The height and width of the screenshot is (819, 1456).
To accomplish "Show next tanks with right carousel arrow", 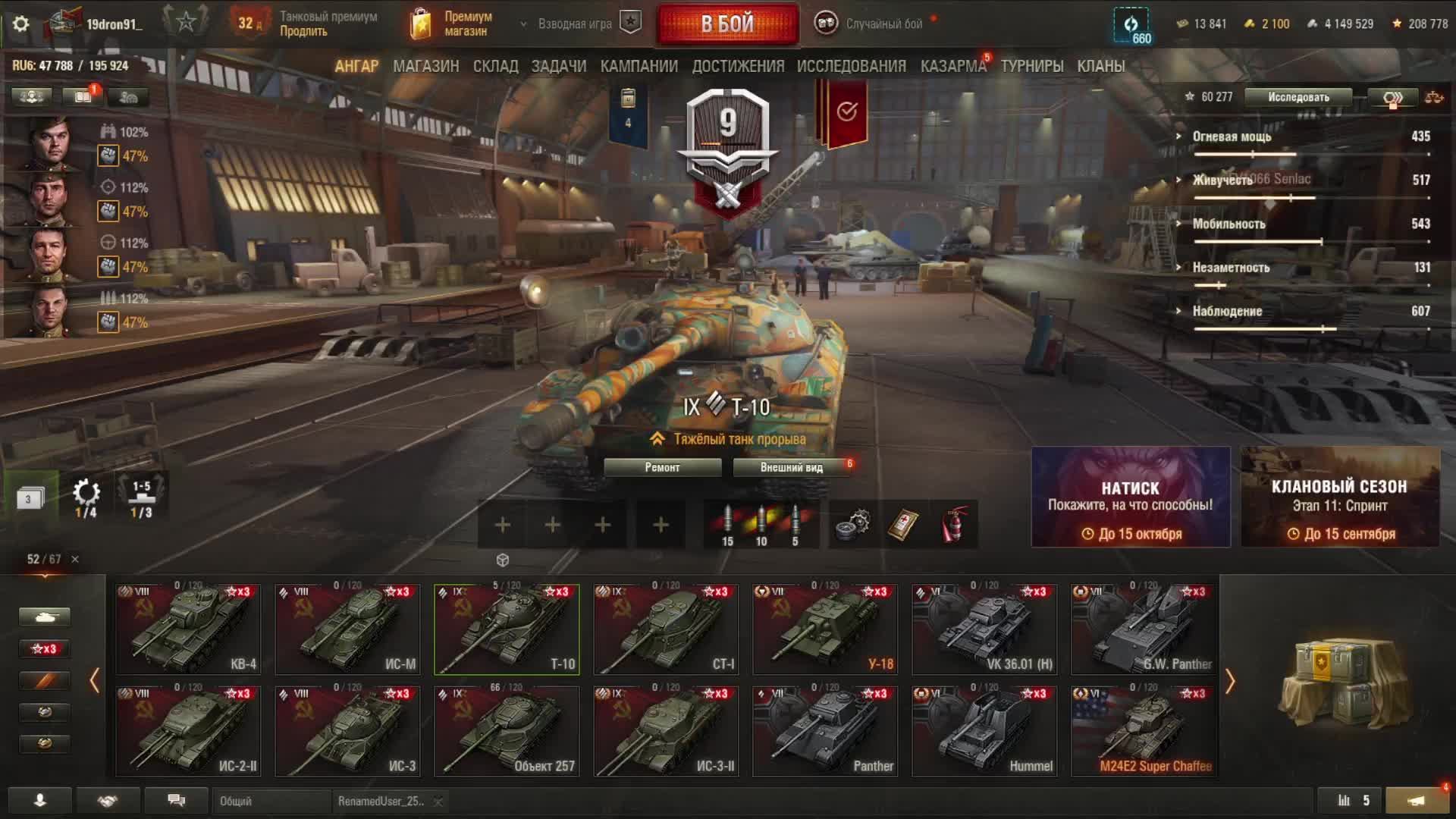I will point(1230,682).
